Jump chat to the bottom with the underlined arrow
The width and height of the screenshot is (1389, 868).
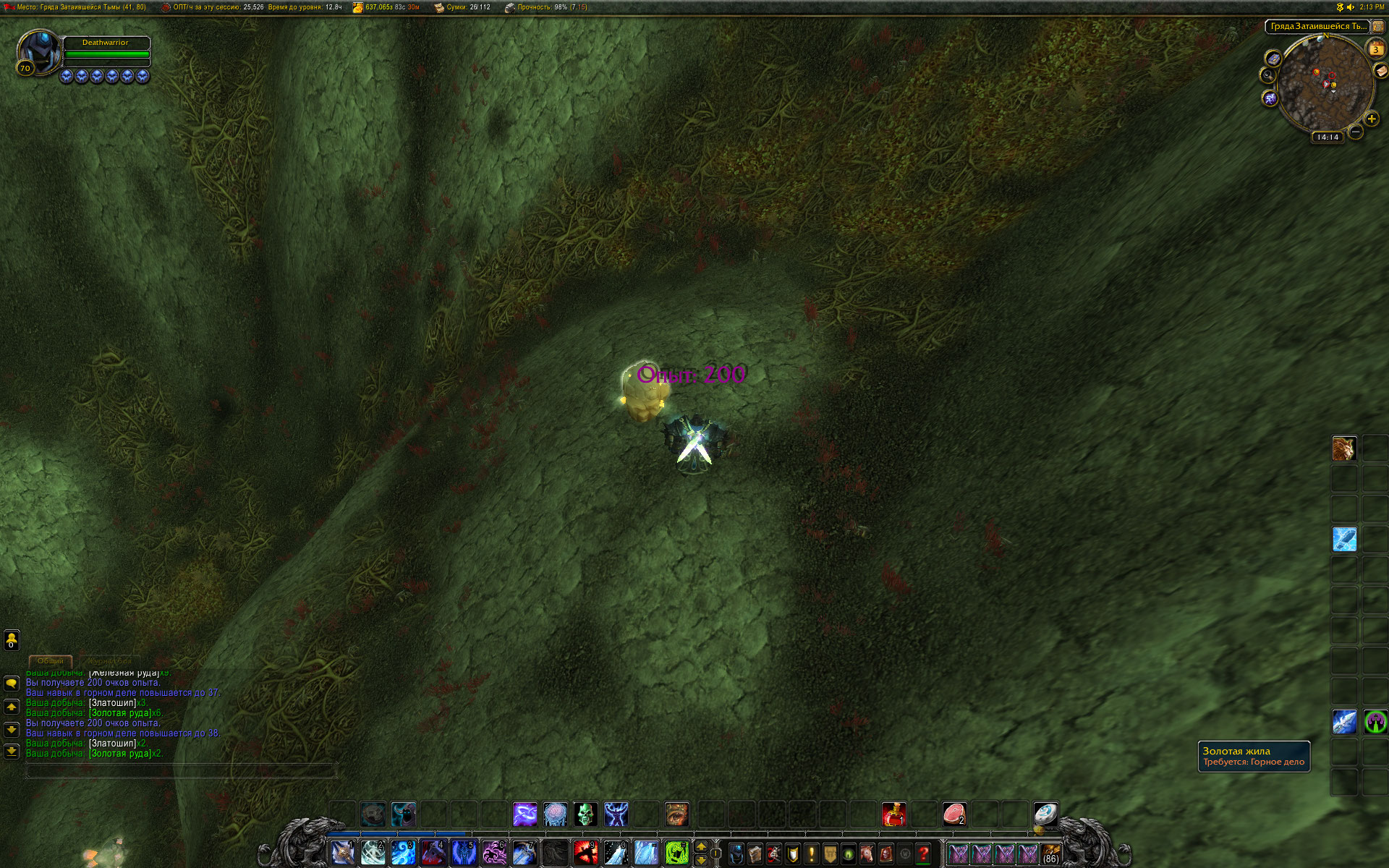(x=12, y=751)
